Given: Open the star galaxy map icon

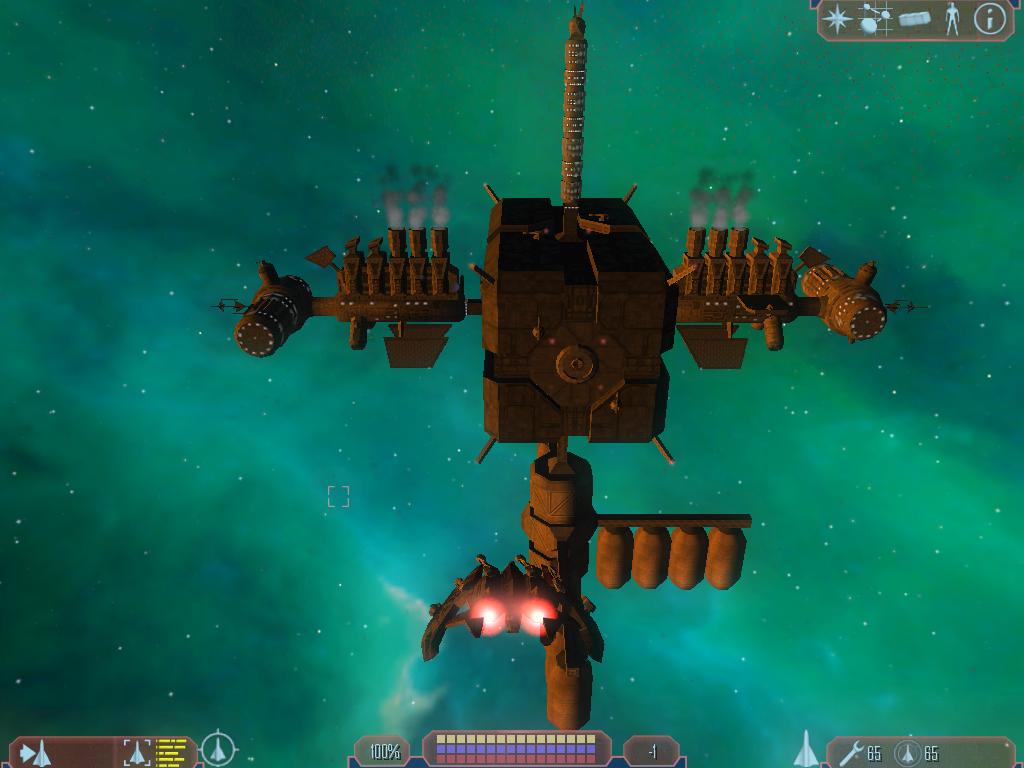Looking at the screenshot, I should click(838, 19).
